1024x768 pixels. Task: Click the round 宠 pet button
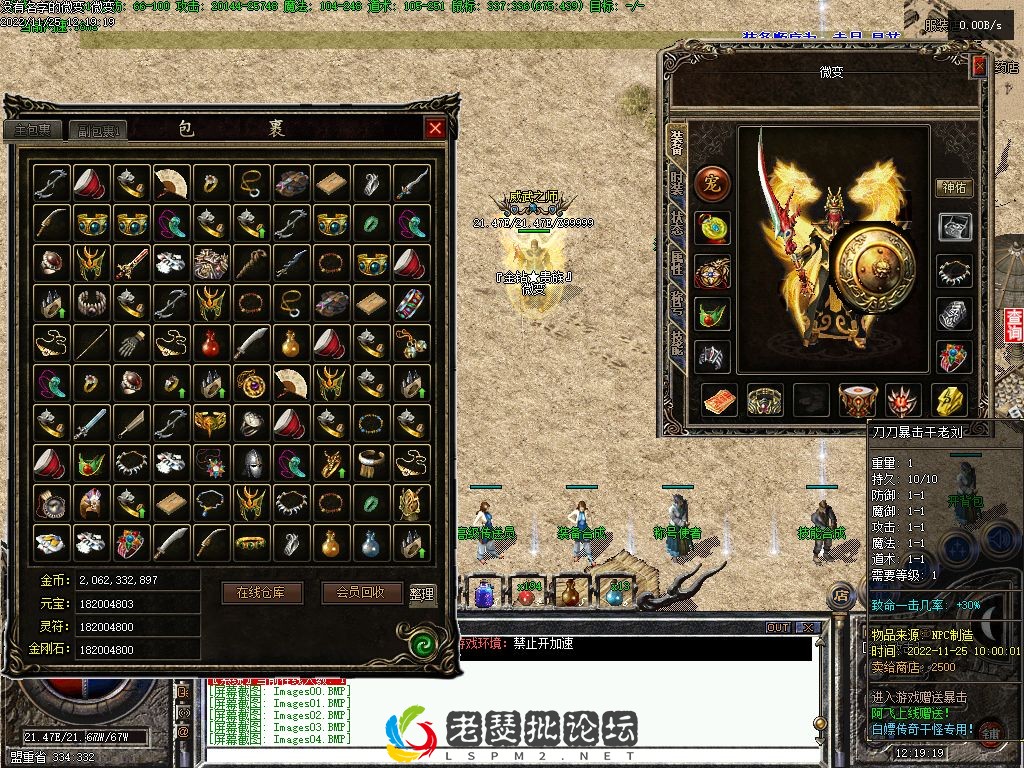(713, 183)
